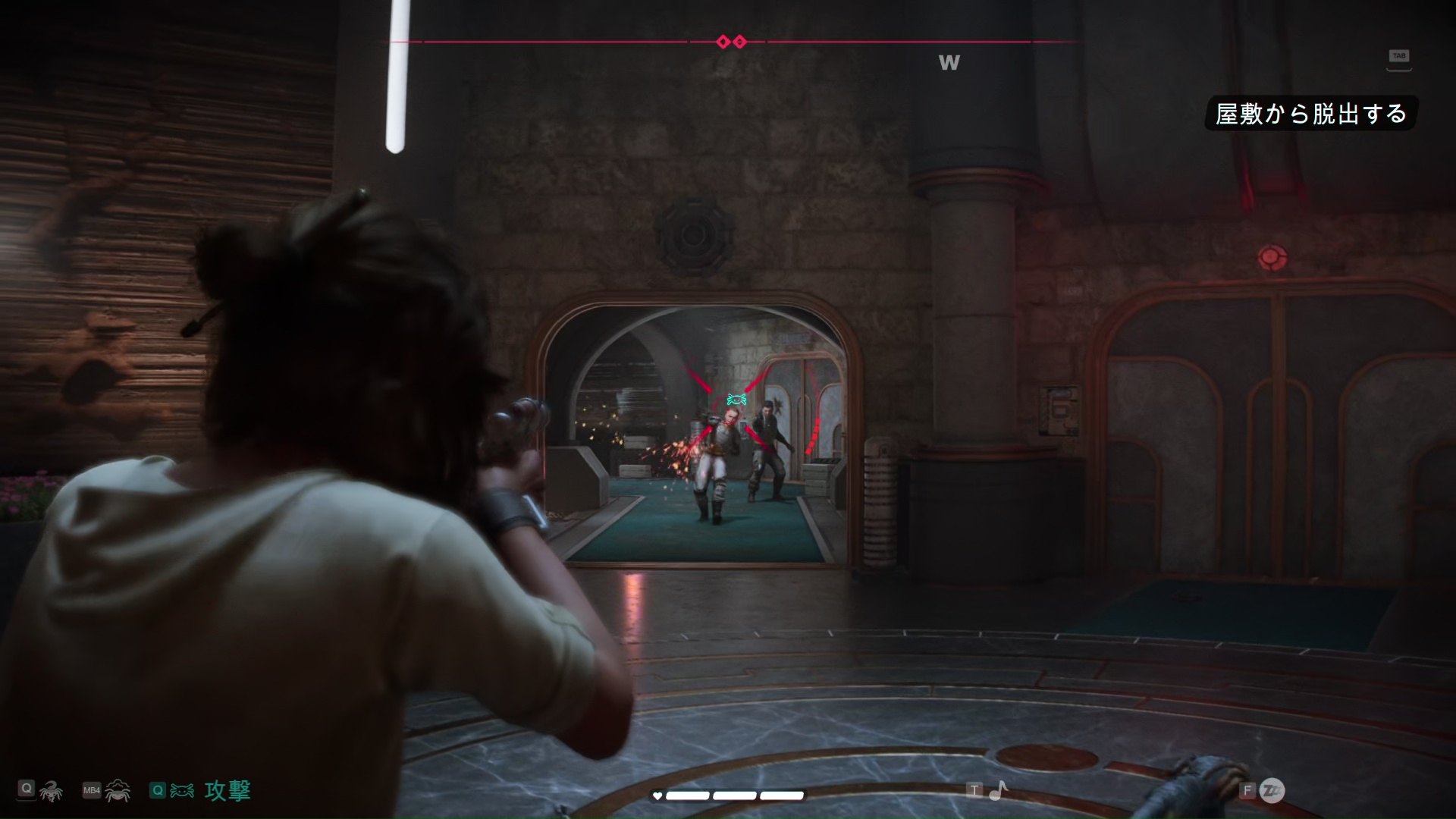Click the teal Nix target marker above the enemy
1456x819 pixels.
tap(736, 400)
